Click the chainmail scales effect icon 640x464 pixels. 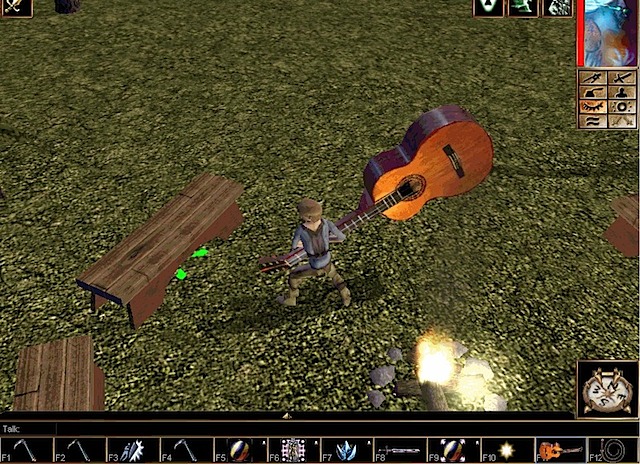click(x=557, y=8)
